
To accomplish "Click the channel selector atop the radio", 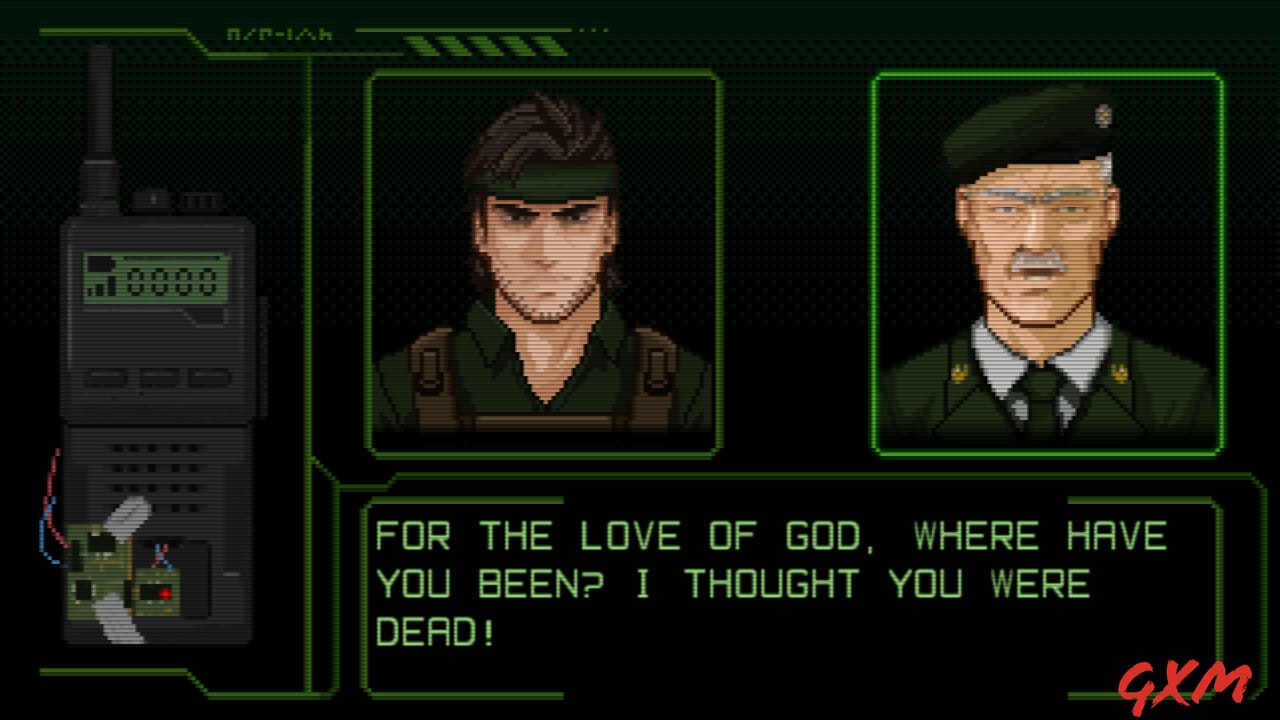I will click(x=199, y=199).
